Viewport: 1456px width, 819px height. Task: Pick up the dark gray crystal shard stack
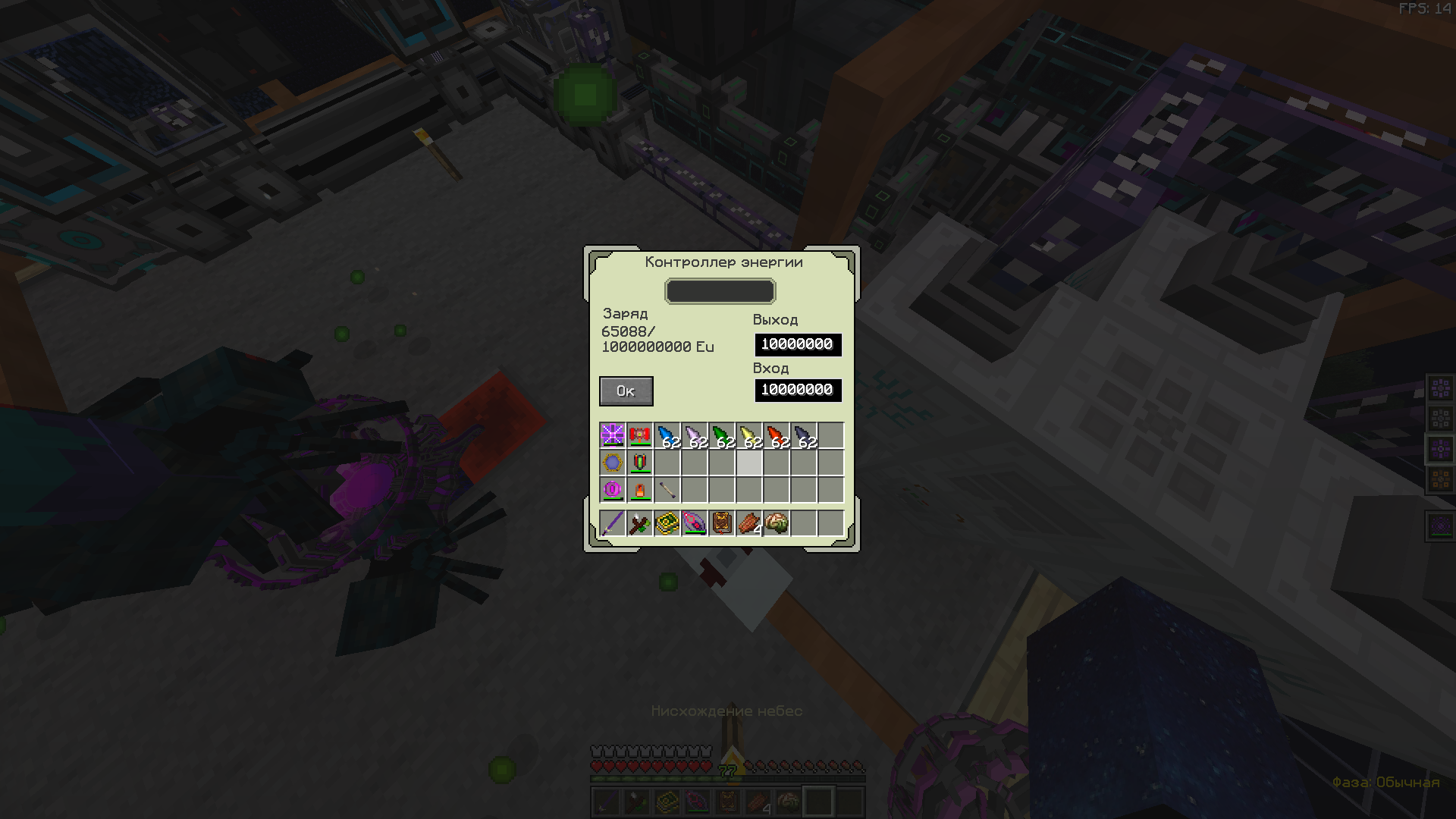[x=804, y=436]
